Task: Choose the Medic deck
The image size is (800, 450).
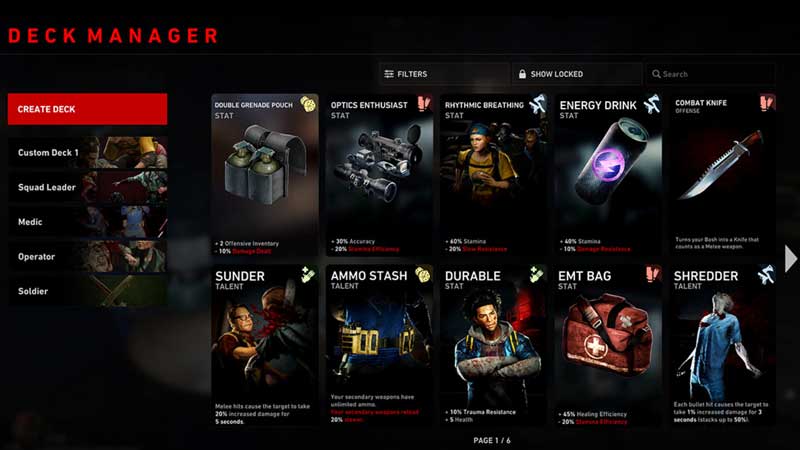Action: [87, 222]
